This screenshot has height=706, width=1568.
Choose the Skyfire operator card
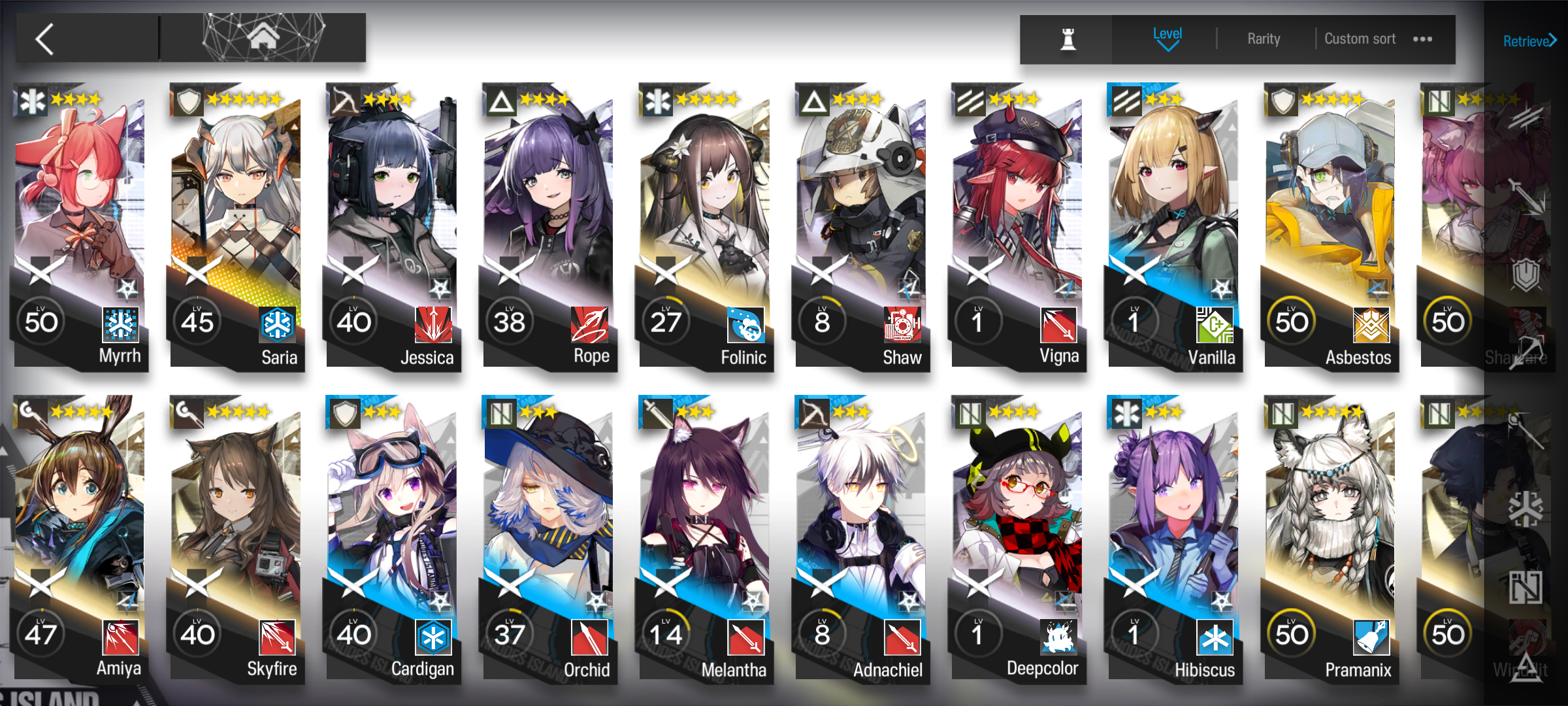point(236,536)
